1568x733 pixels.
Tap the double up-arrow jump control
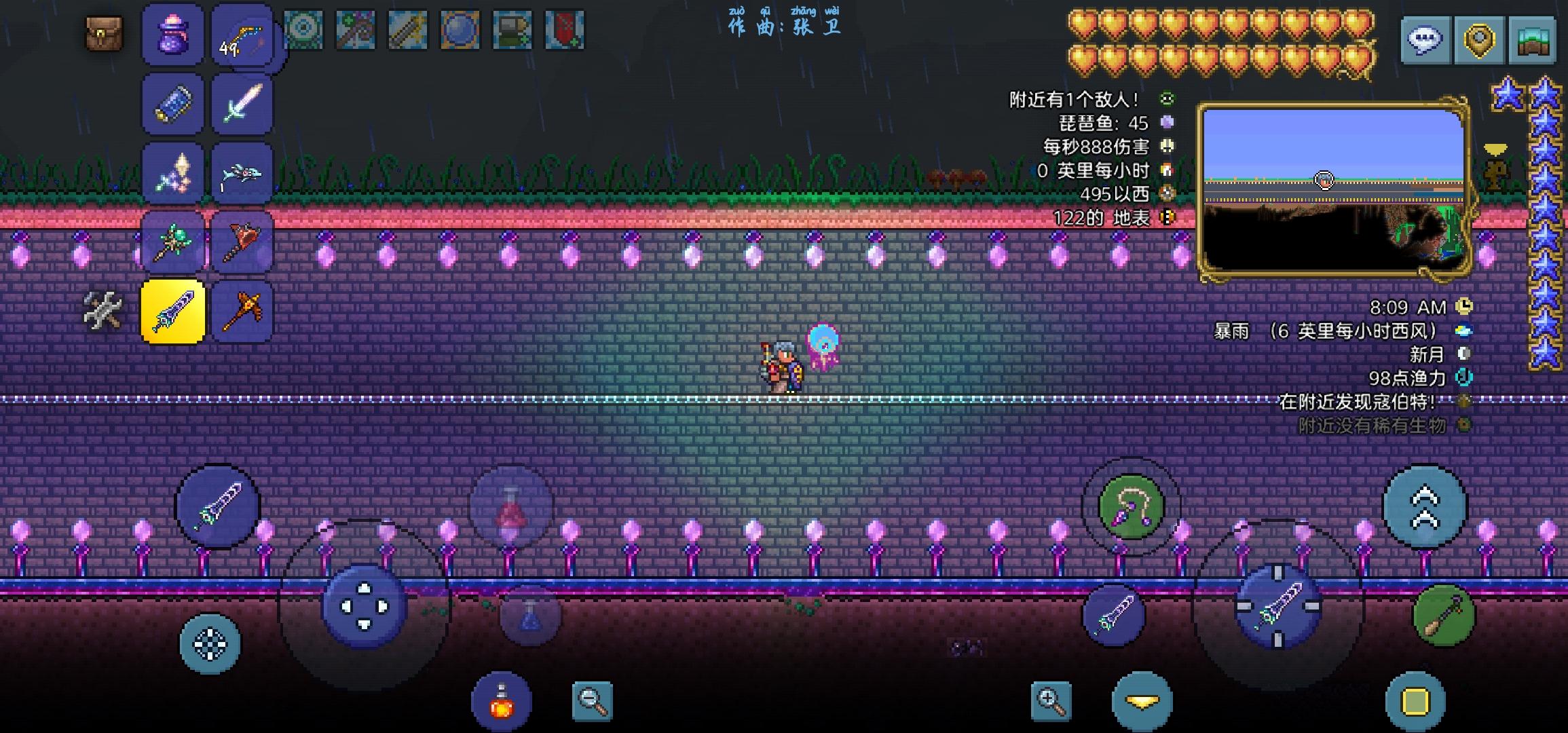[x=1426, y=507]
